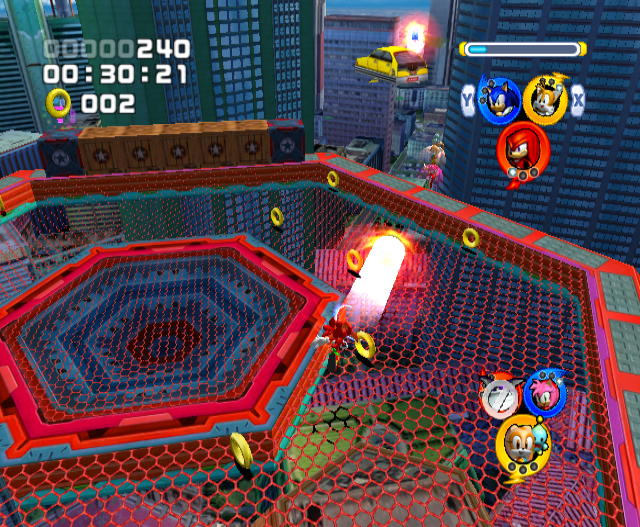640x527 pixels.
Task: Select the Sonic character portrait
Action: click(x=499, y=99)
